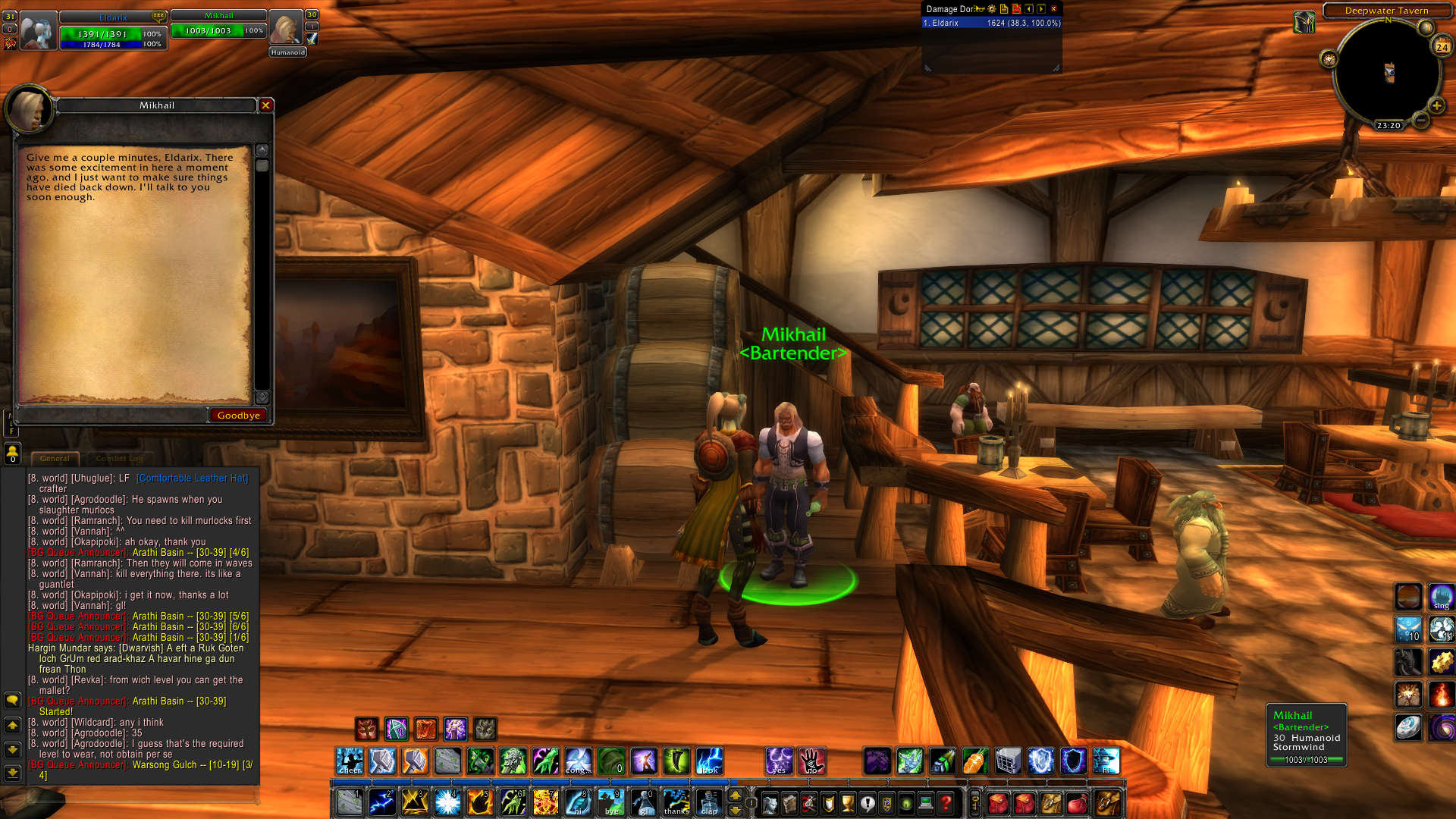Switch to the Combat Log chat tab
The width and height of the screenshot is (1456, 819).
point(120,458)
